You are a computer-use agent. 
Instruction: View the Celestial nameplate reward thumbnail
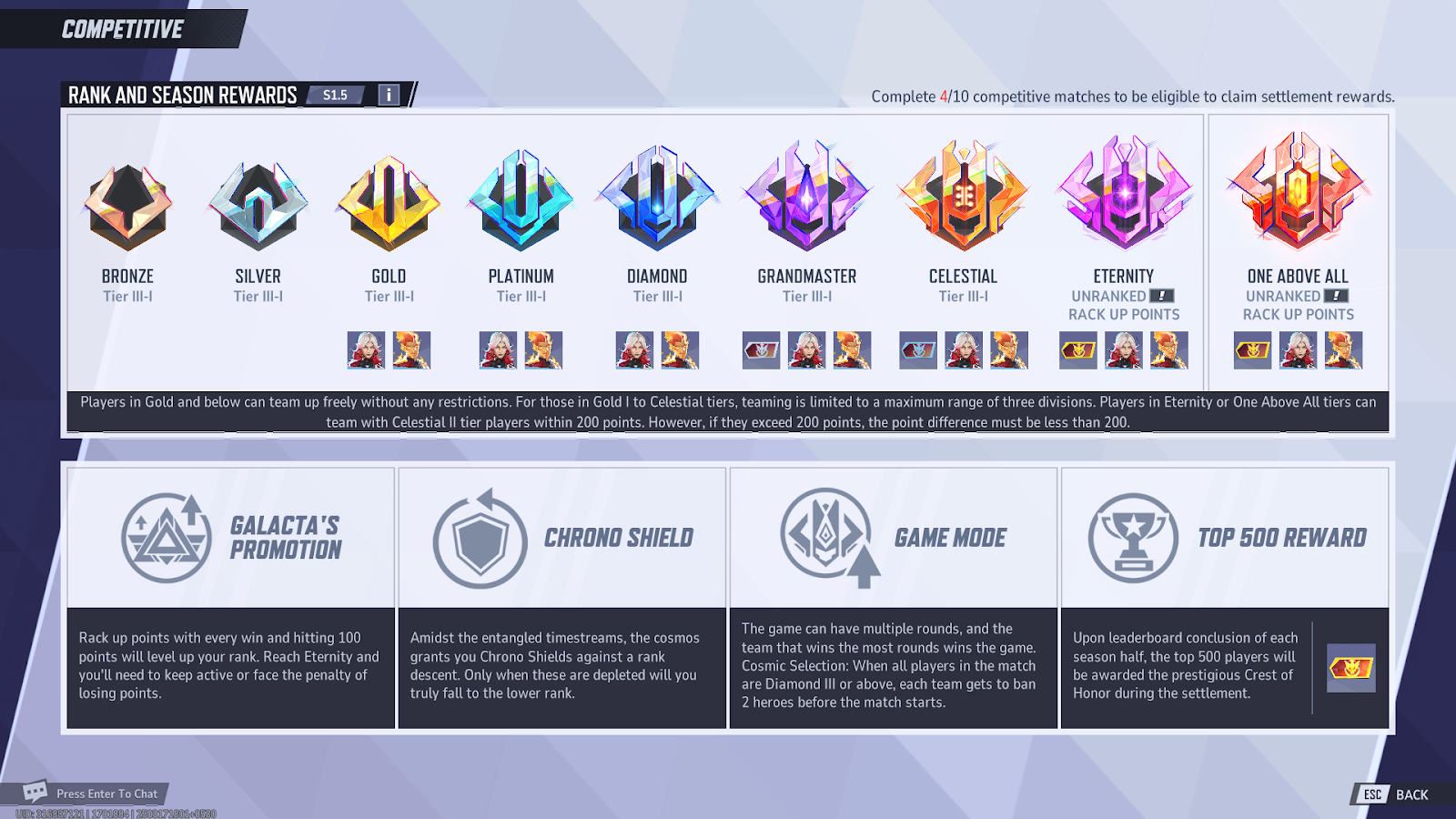tap(917, 350)
